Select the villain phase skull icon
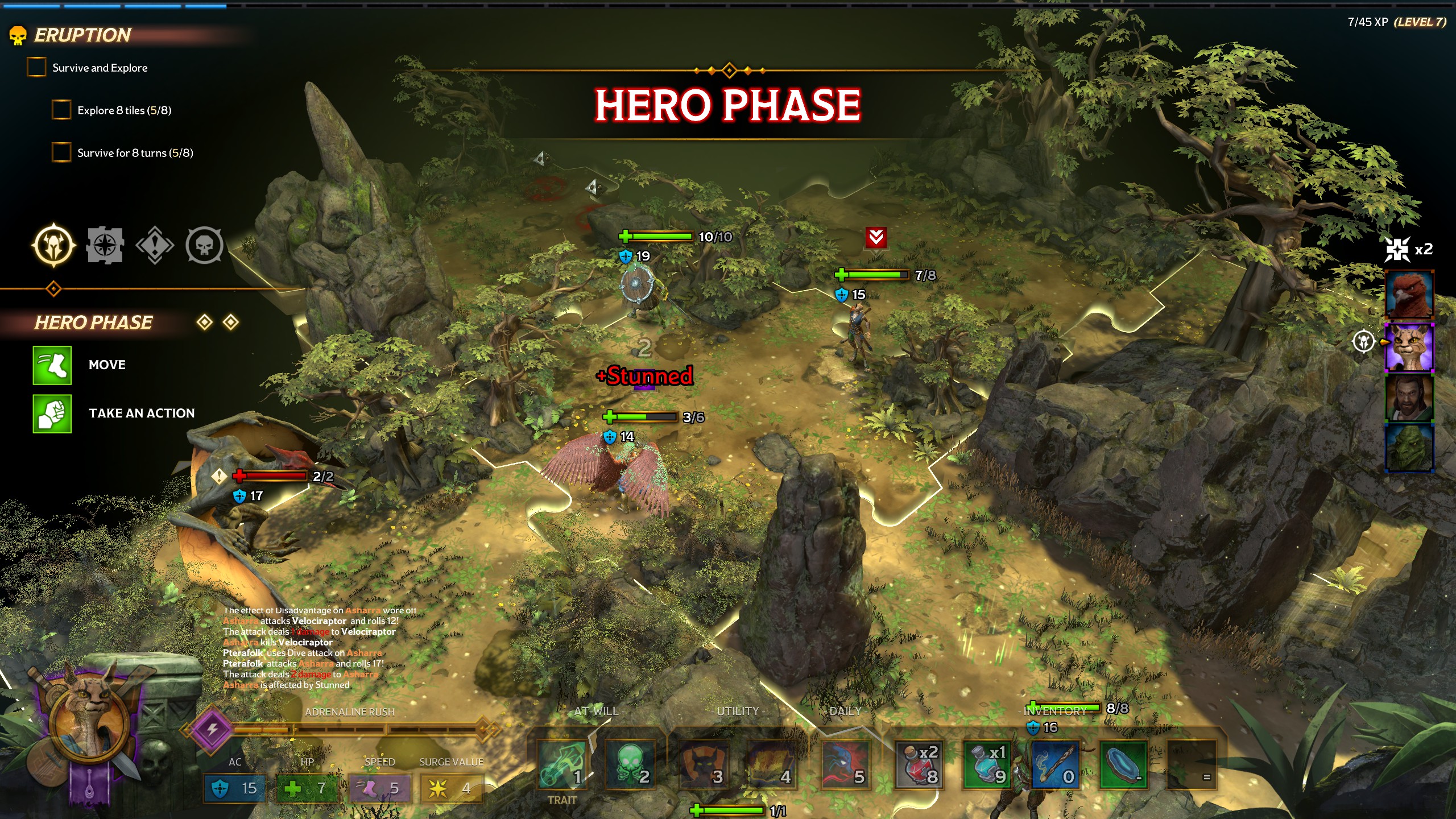This screenshot has height=819, width=1456. click(204, 245)
